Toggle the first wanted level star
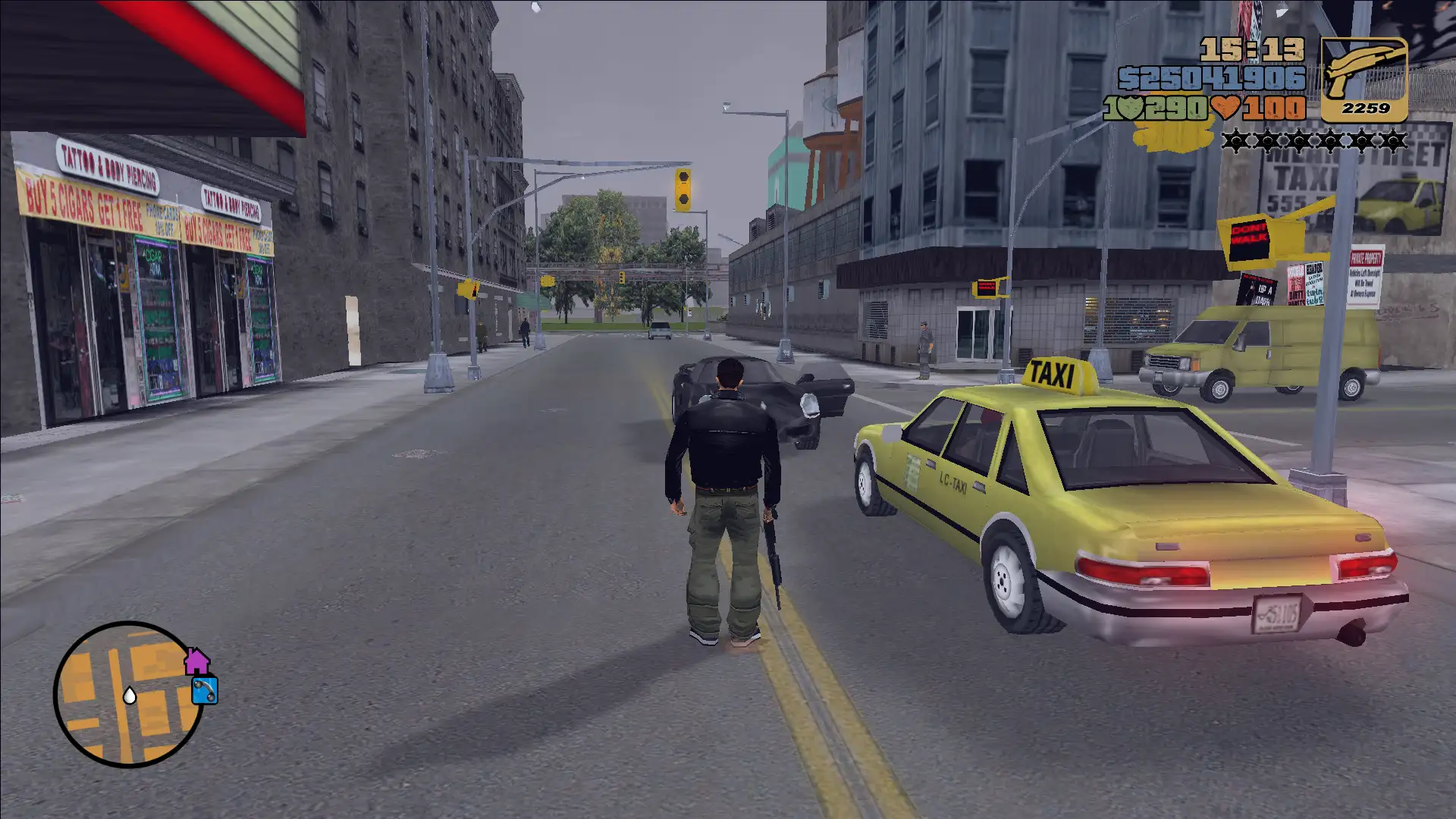 click(1235, 140)
